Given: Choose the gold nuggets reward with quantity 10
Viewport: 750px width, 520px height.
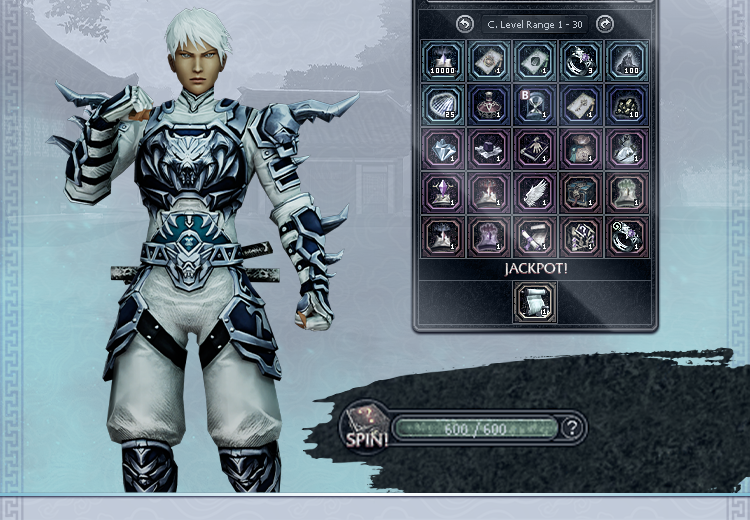Looking at the screenshot, I should (628, 105).
